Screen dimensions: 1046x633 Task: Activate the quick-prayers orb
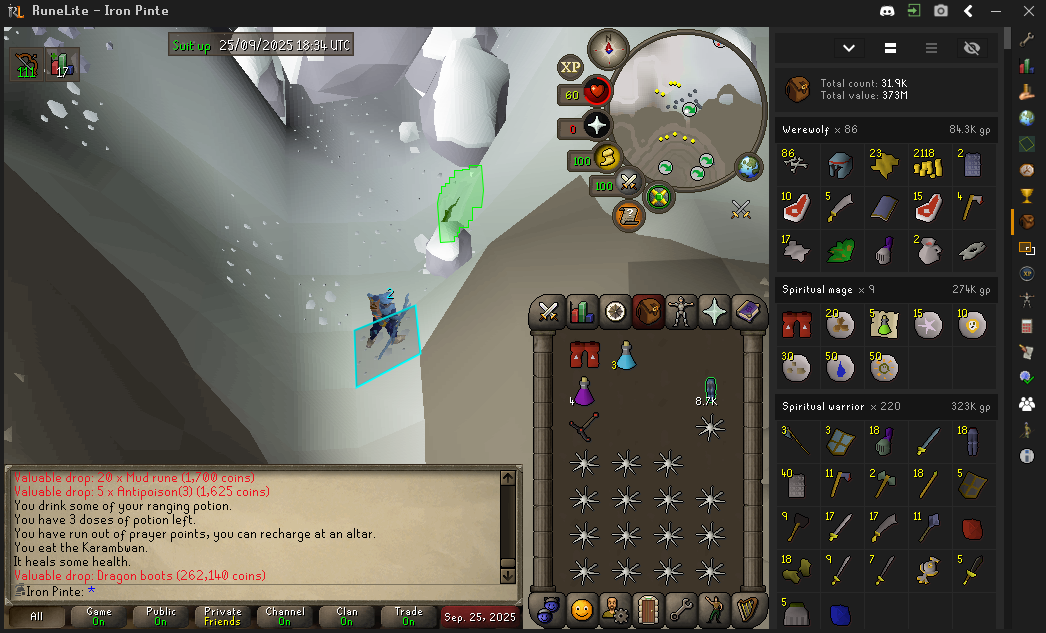597,126
